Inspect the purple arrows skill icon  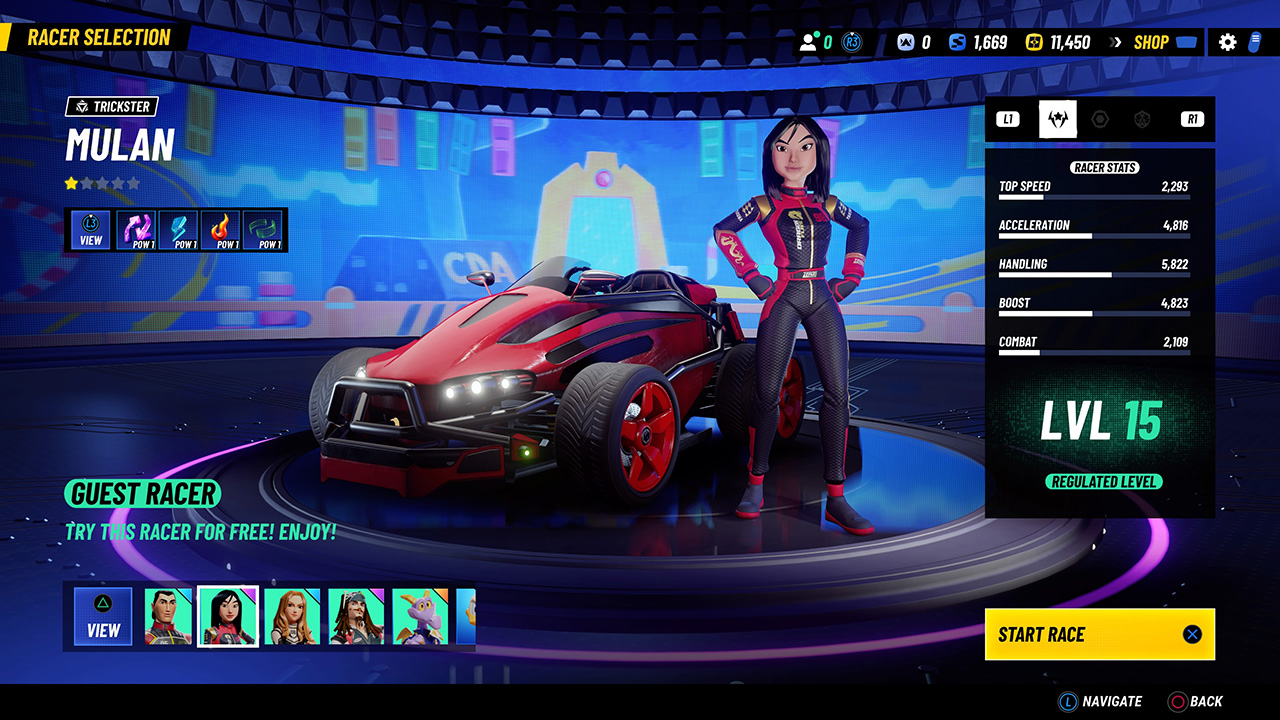137,229
